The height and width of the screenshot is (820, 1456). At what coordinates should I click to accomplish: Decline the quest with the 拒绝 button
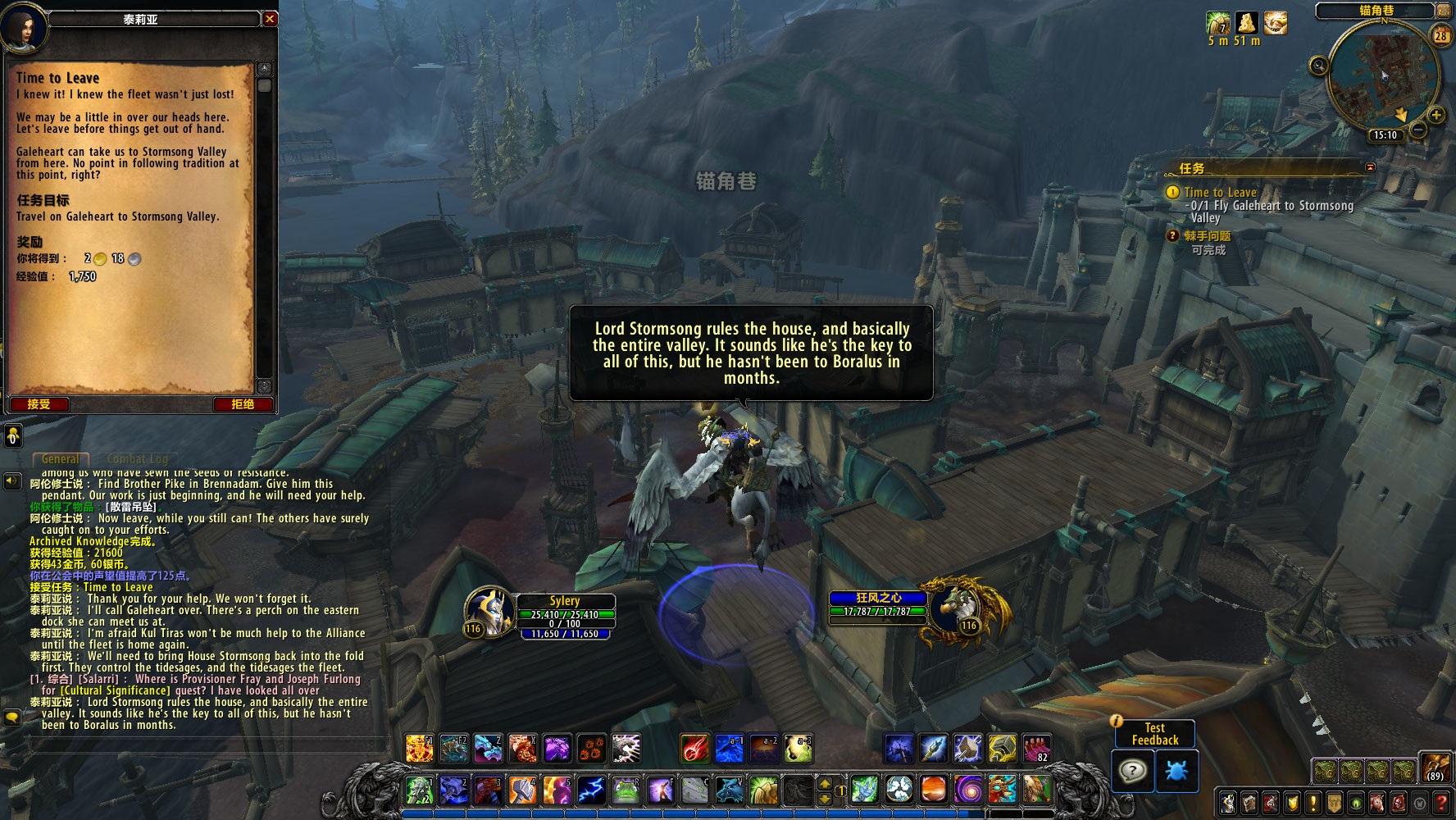point(243,404)
